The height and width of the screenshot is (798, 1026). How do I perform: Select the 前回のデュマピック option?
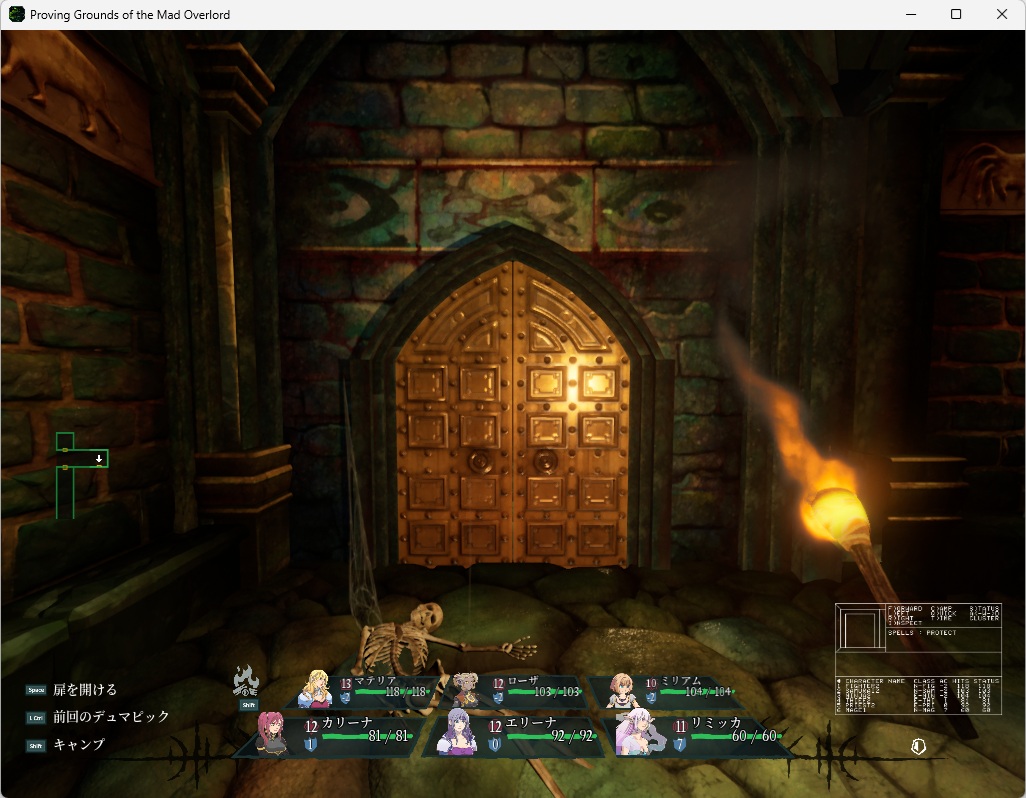click(x=111, y=717)
